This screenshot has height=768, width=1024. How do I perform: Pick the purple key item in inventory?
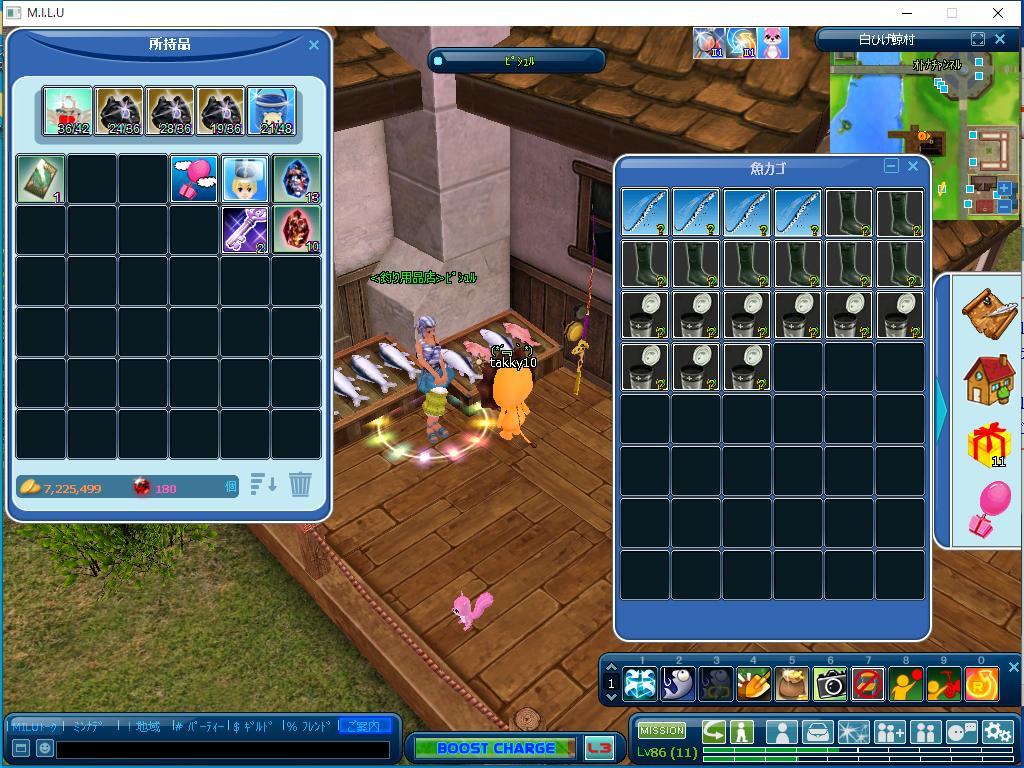[x=245, y=230]
